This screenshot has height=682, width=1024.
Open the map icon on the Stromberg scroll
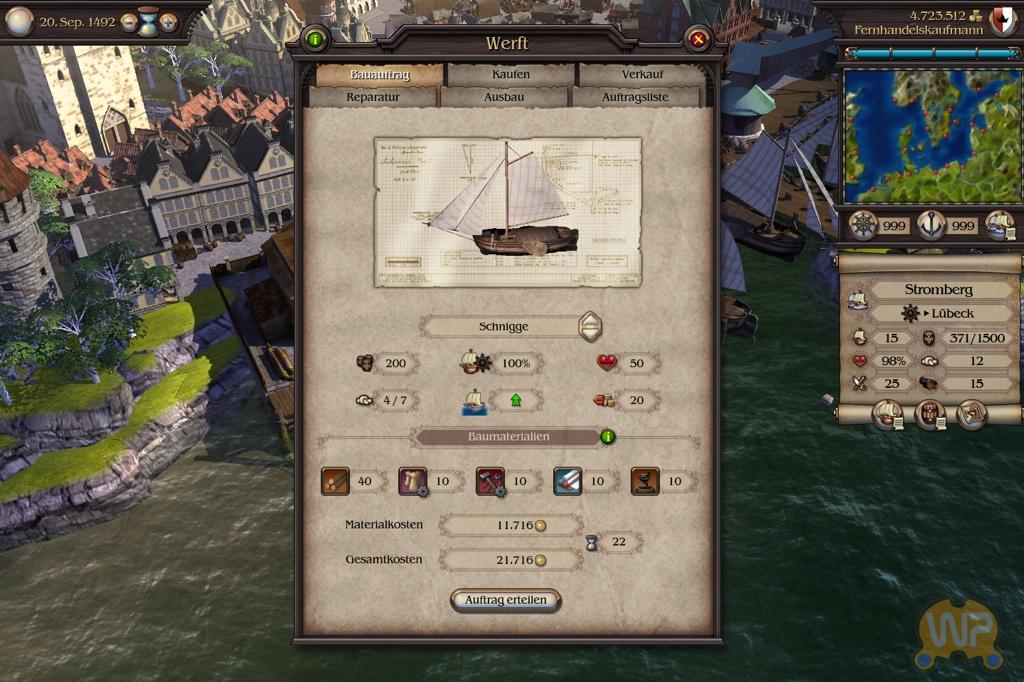(971, 413)
